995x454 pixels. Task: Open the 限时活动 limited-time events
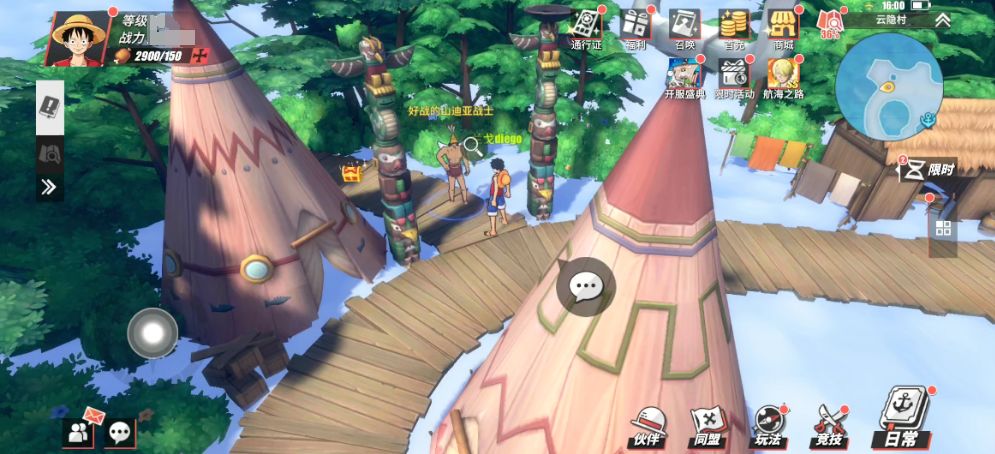pyautogui.click(x=734, y=78)
